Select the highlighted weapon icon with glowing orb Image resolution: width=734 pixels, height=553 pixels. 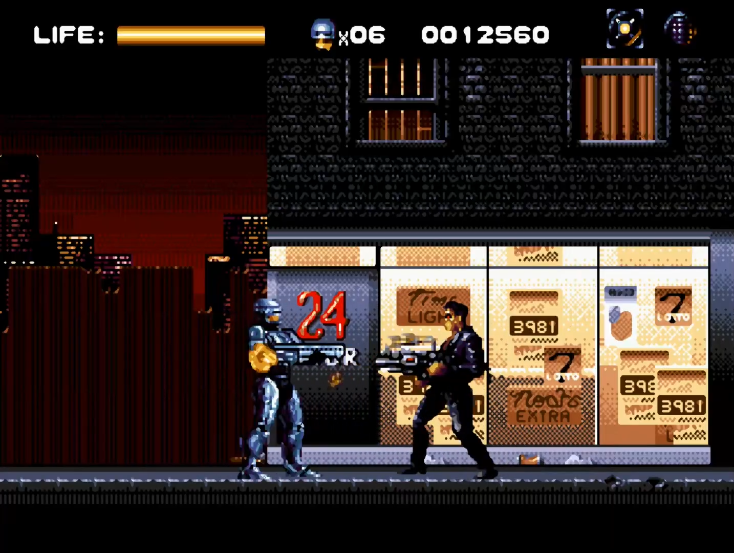624,30
